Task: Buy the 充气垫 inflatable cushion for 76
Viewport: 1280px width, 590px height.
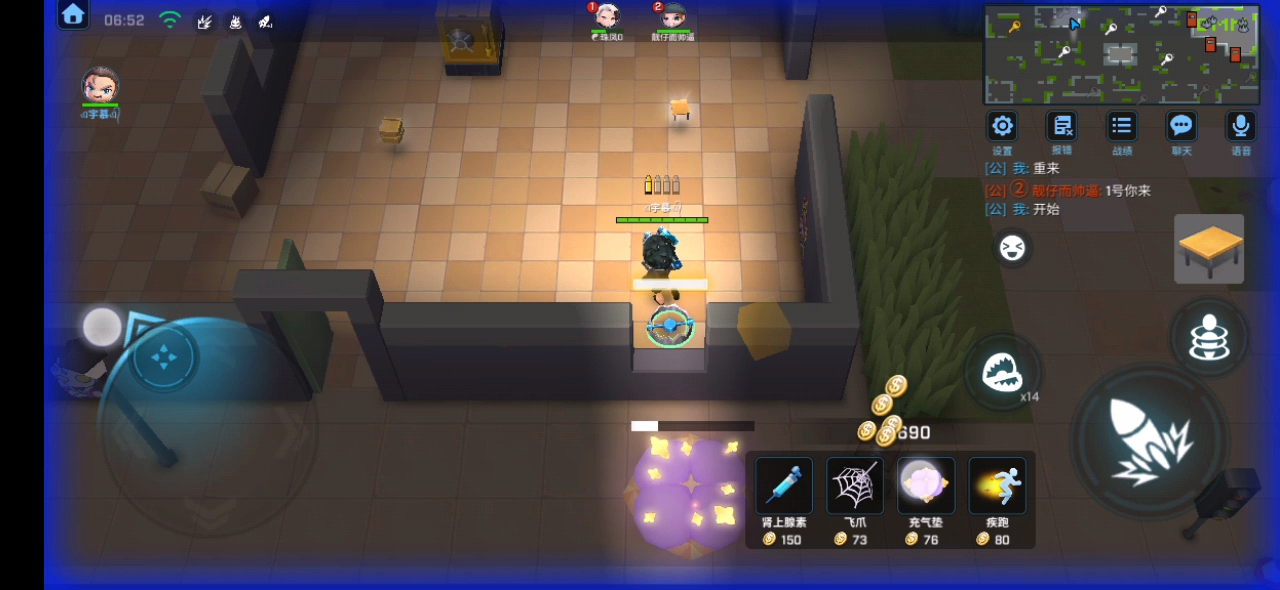Action: point(925,487)
